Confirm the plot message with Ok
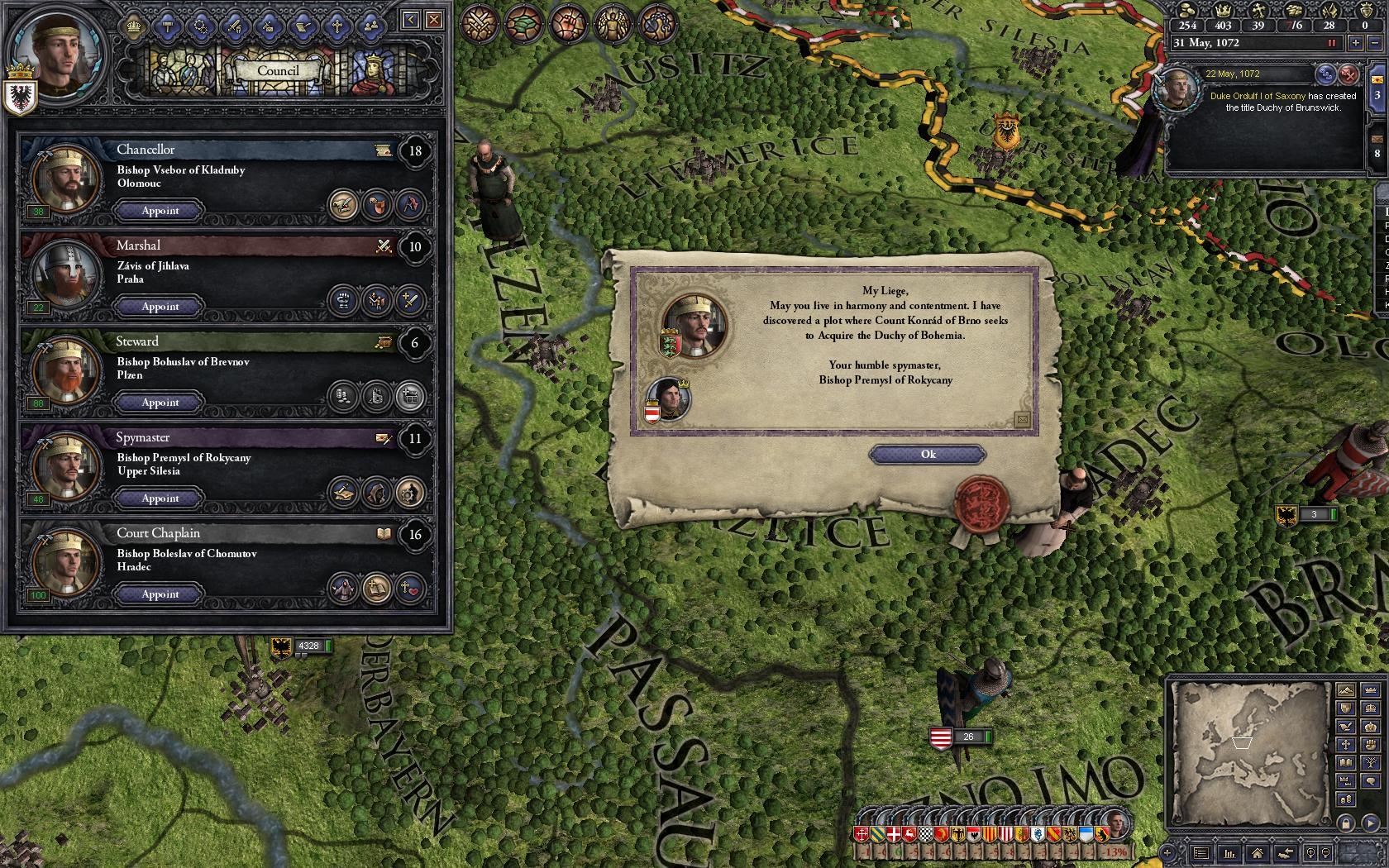Viewport: 1389px width, 868px height. tap(927, 455)
